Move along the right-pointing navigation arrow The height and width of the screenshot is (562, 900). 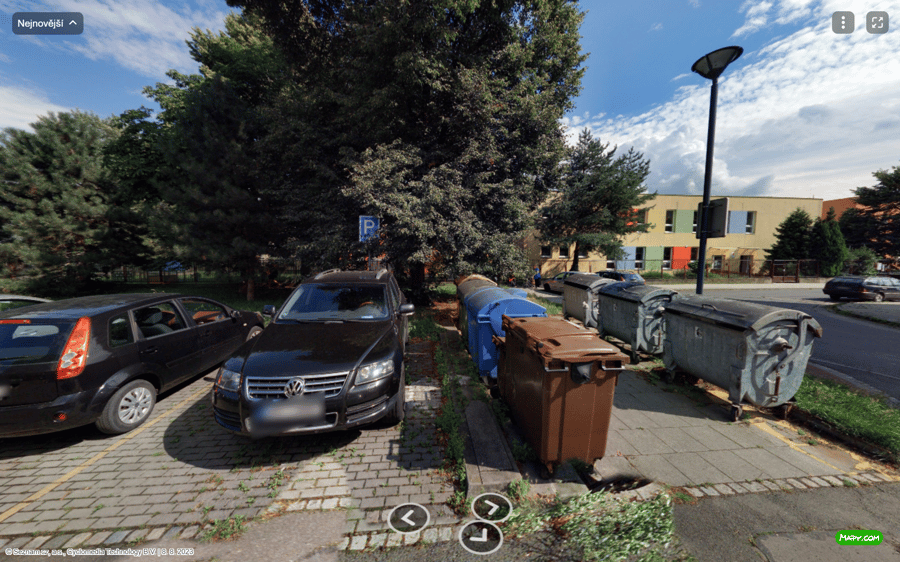[491, 507]
